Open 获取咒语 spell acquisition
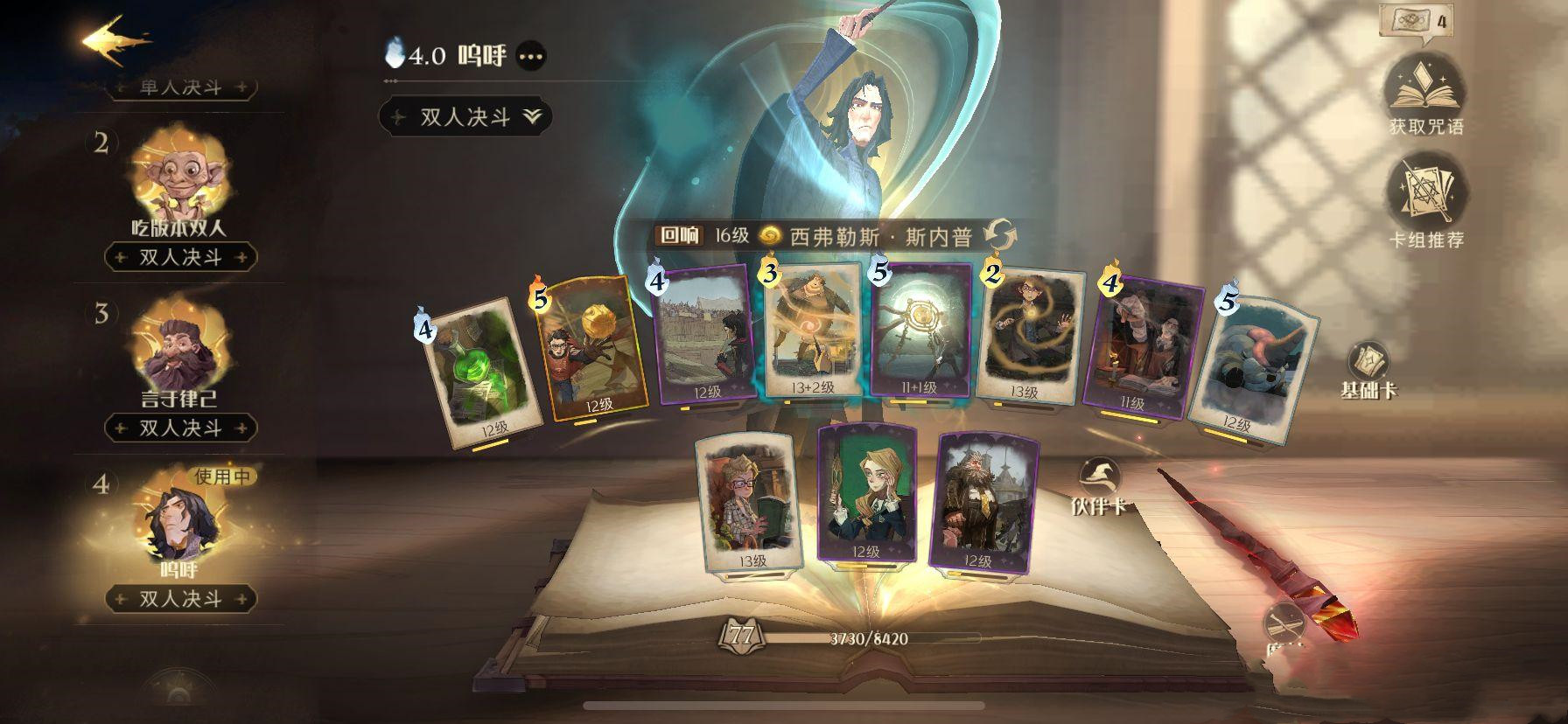This screenshot has height=724, width=1568. point(1425,96)
